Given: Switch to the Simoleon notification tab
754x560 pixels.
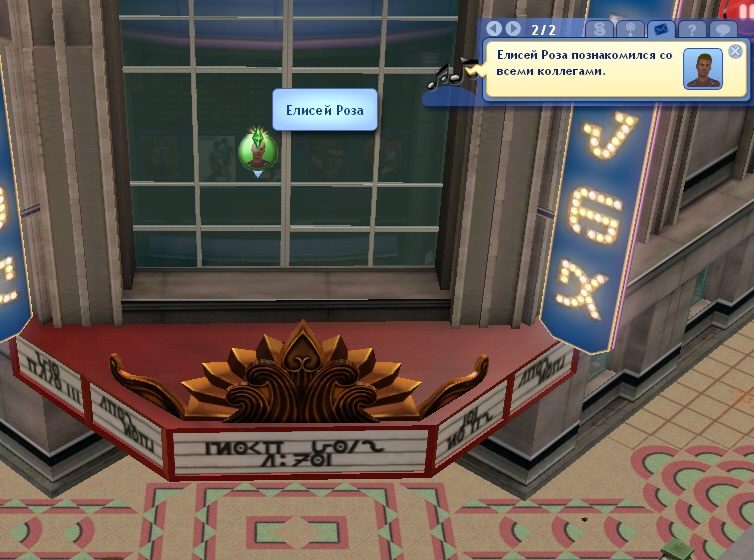Looking at the screenshot, I should [599, 29].
